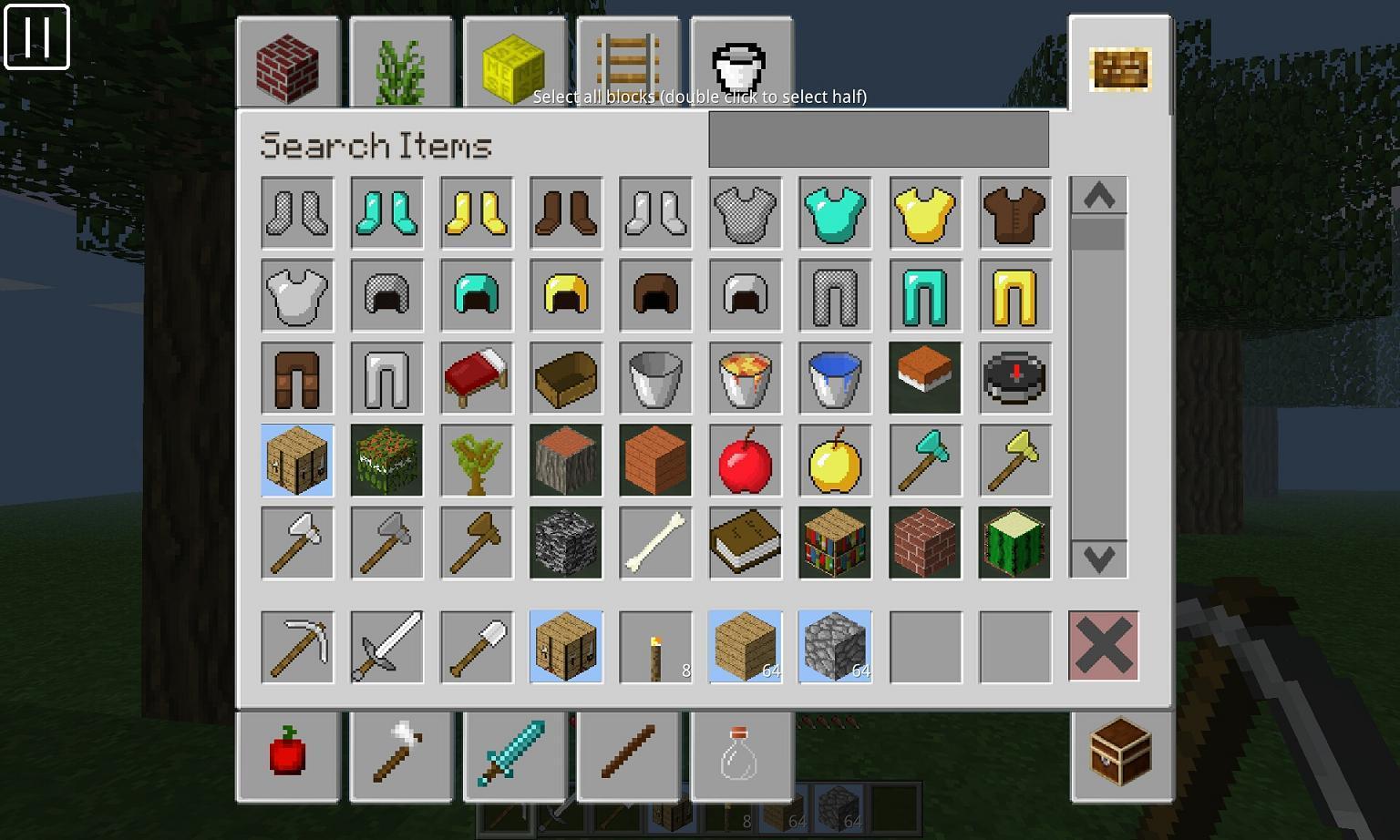The height and width of the screenshot is (840, 1400).
Task: Open the brick block category tab
Action: coord(287,64)
